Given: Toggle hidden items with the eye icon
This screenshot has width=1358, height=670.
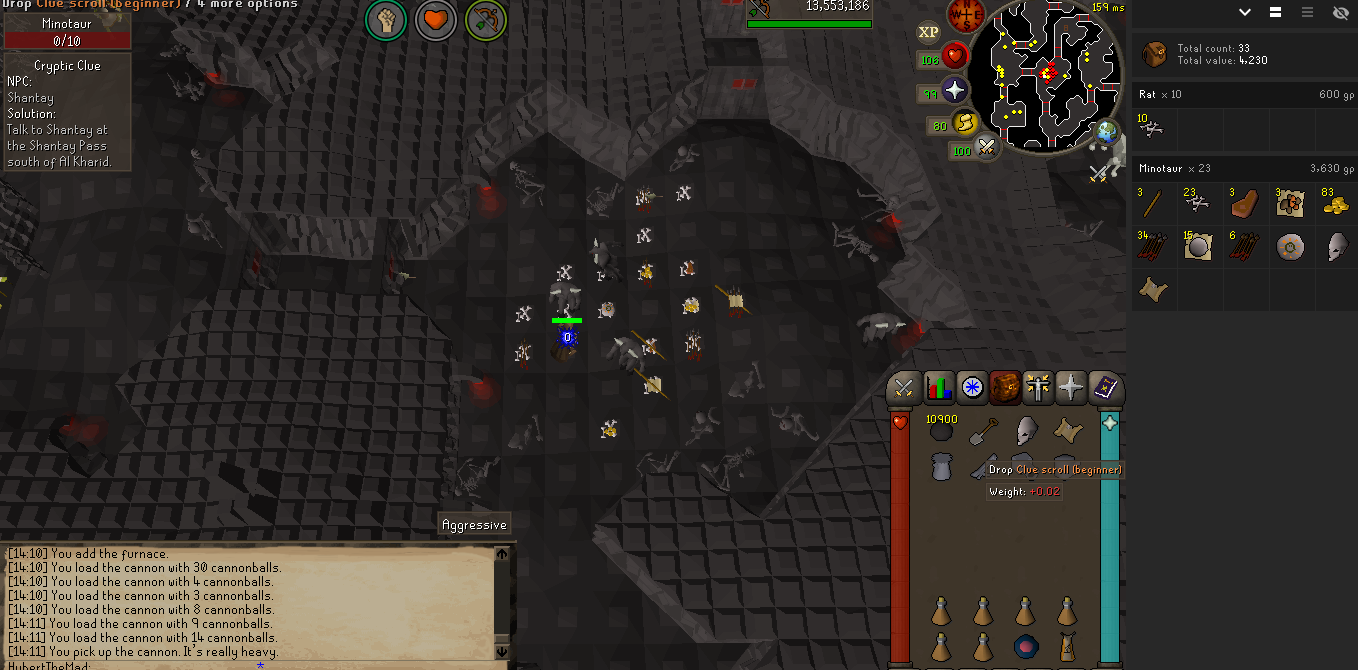Looking at the screenshot, I should tap(1340, 13).
